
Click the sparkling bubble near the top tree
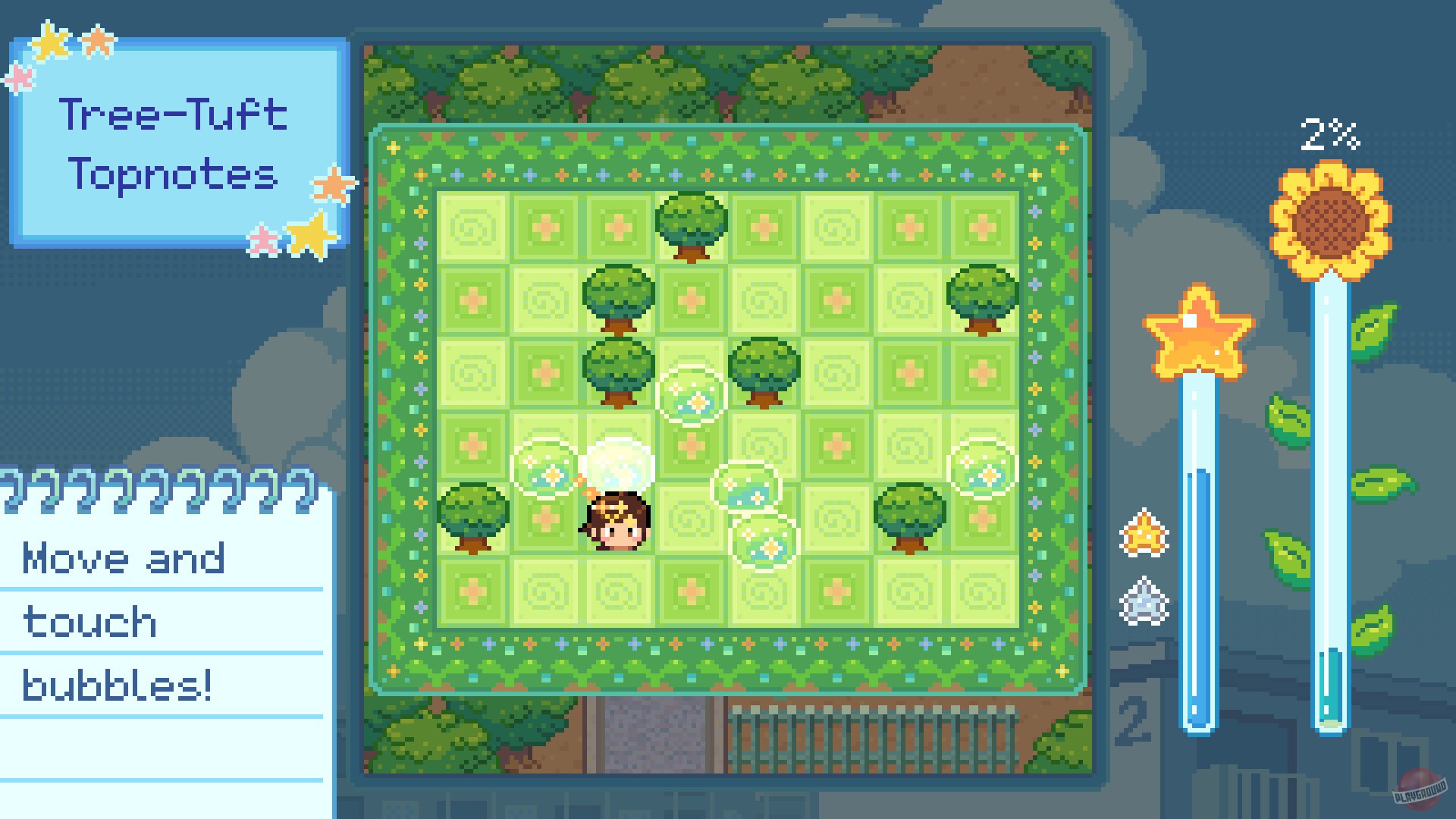pyautogui.click(x=692, y=393)
